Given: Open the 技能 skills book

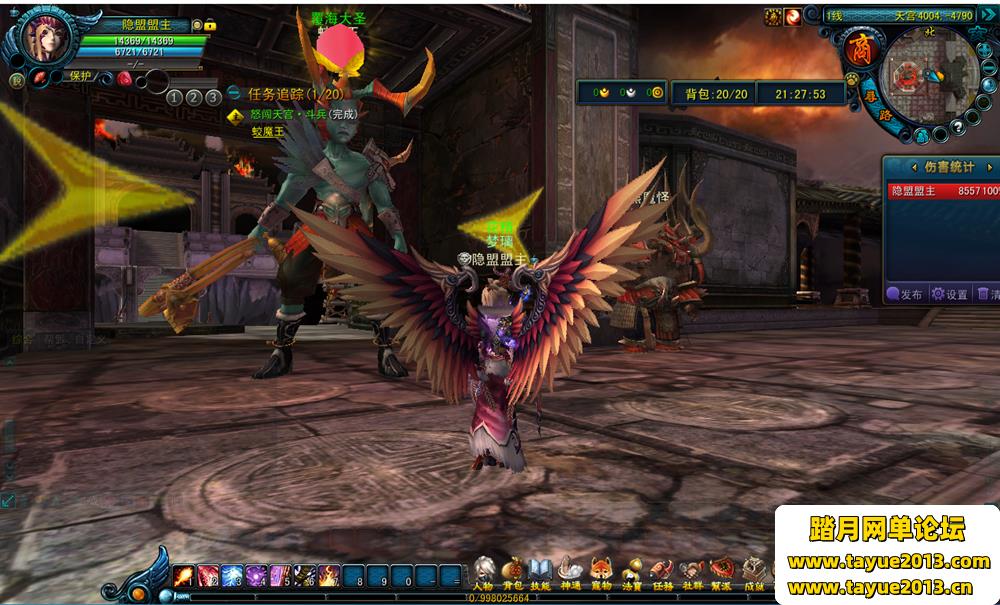Looking at the screenshot, I should (541, 574).
